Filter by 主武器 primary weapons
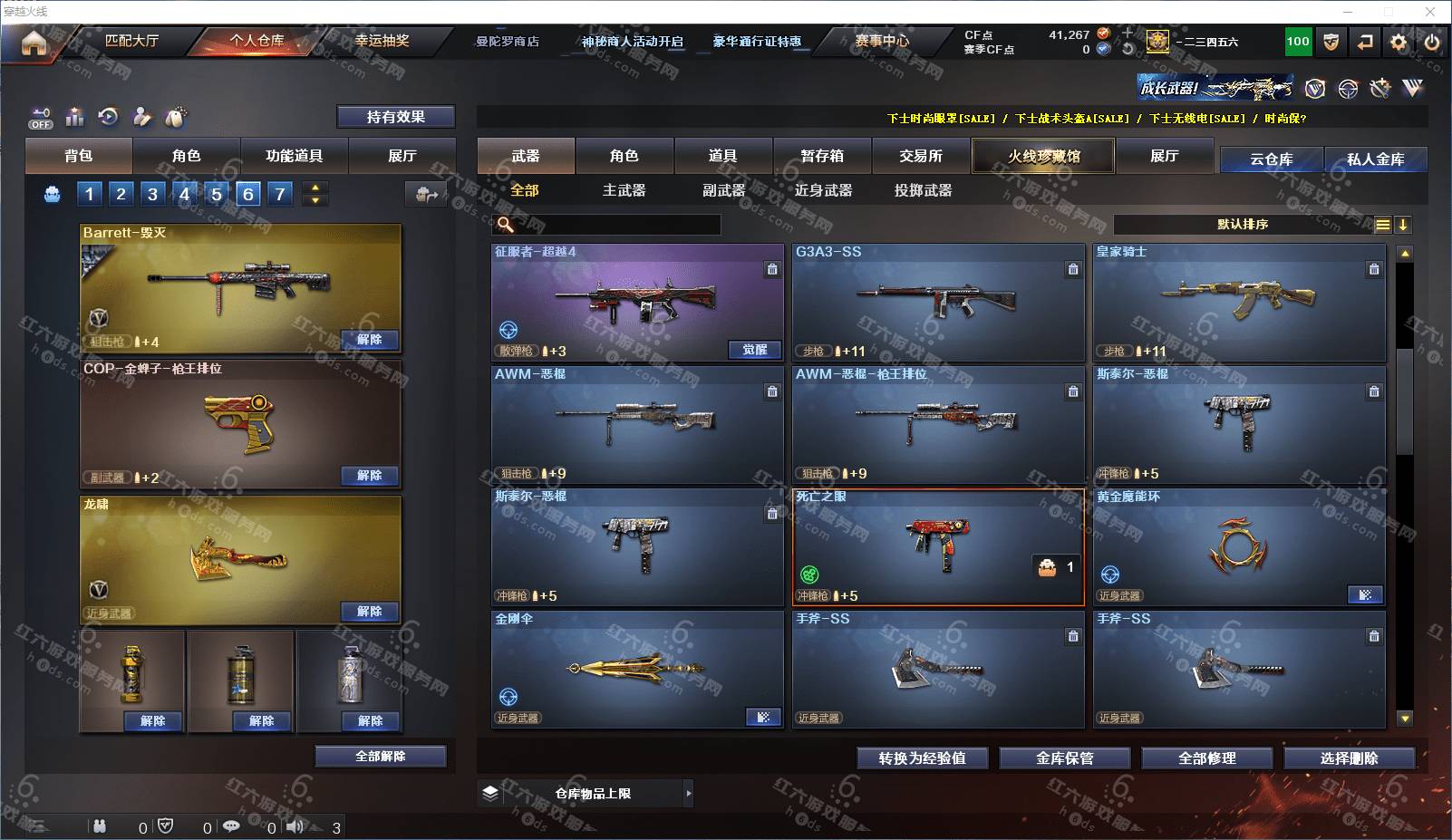This screenshot has height=840, width=1452. click(624, 190)
